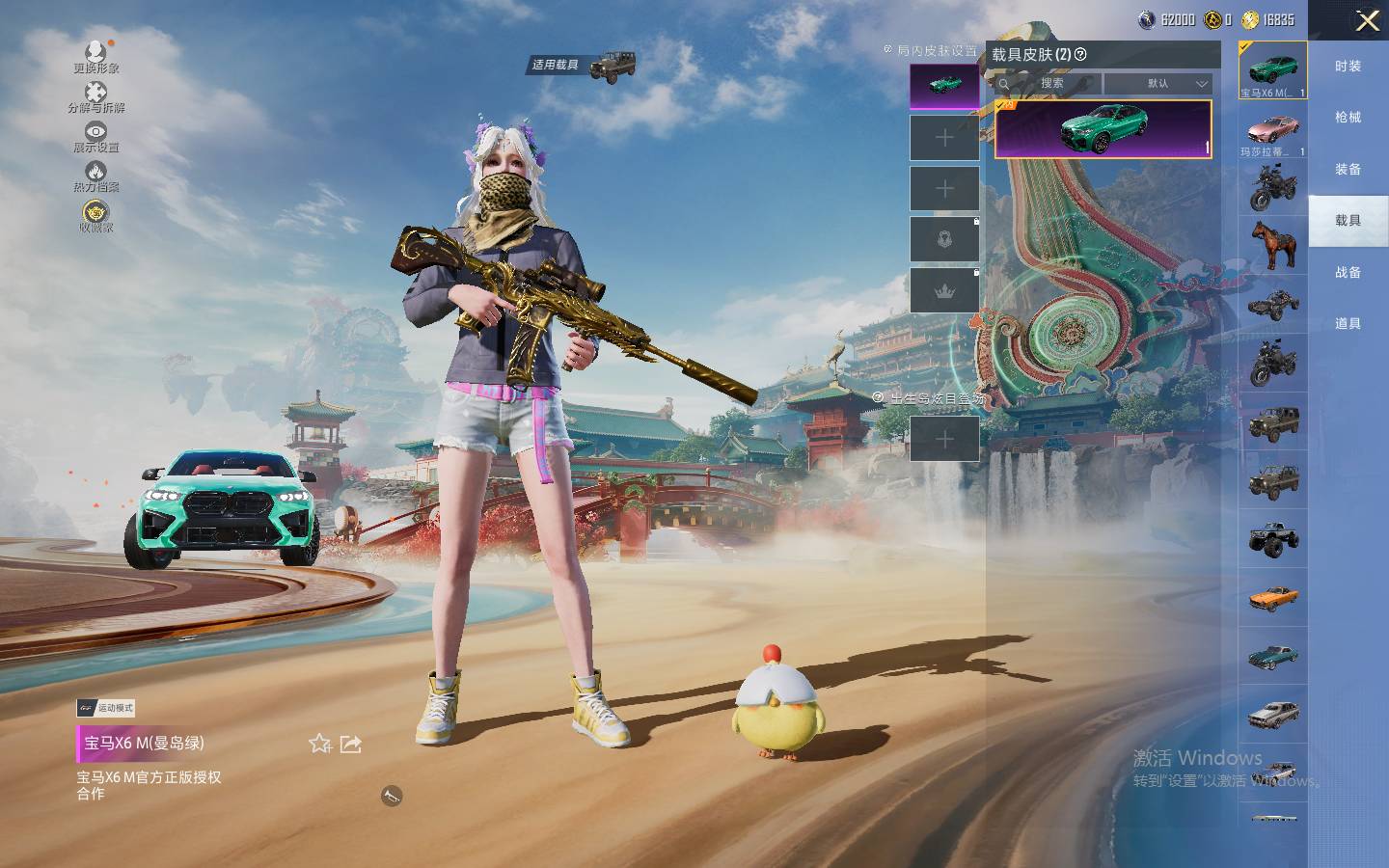This screenshot has width=1389, height=868.
Task: Click the 适用载具 applicable vehicle jeep
Action: [x=613, y=67]
